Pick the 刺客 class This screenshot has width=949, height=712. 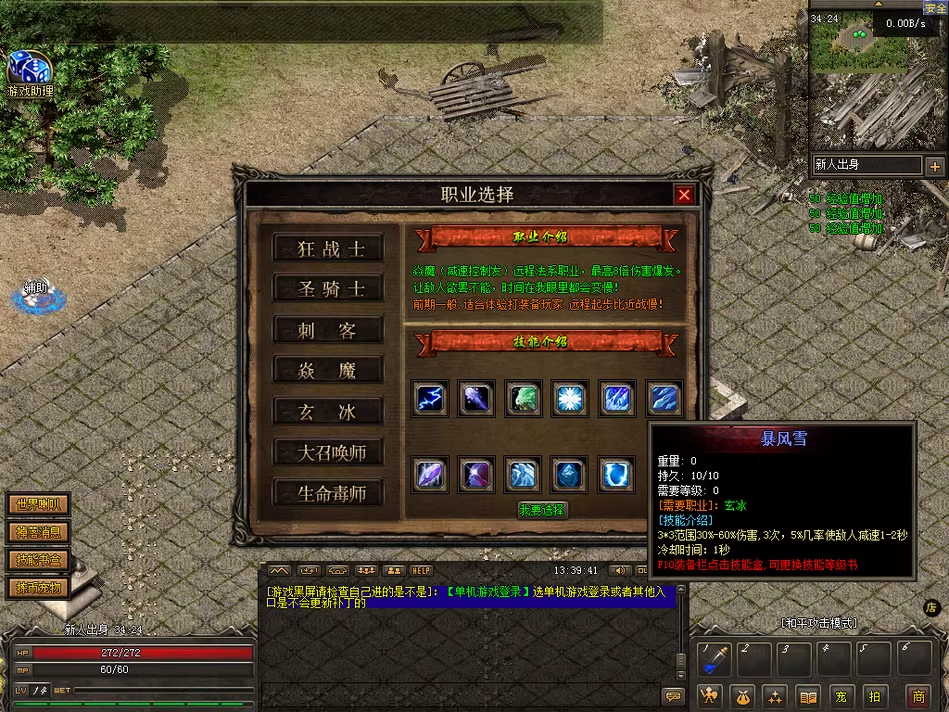click(329, 330)
